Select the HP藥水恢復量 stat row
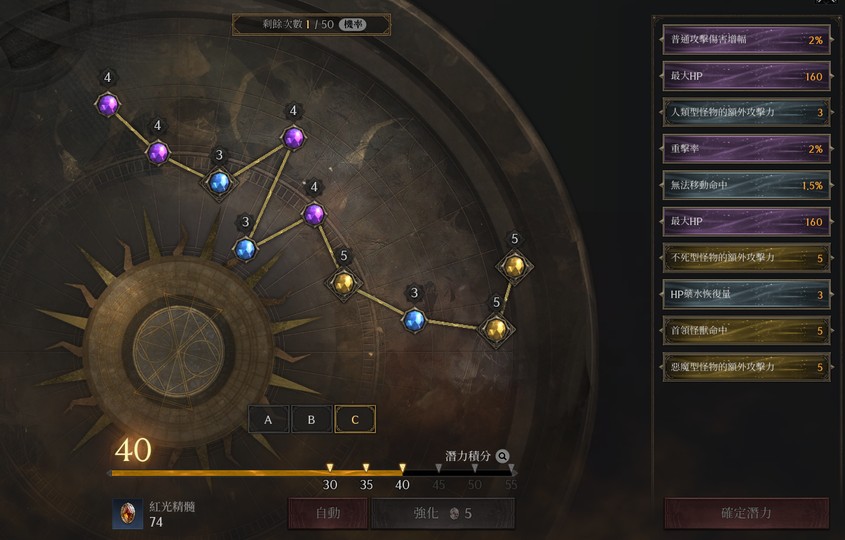Image resolution: width=845 pixels, height=540 pixels. coord(746,294)
